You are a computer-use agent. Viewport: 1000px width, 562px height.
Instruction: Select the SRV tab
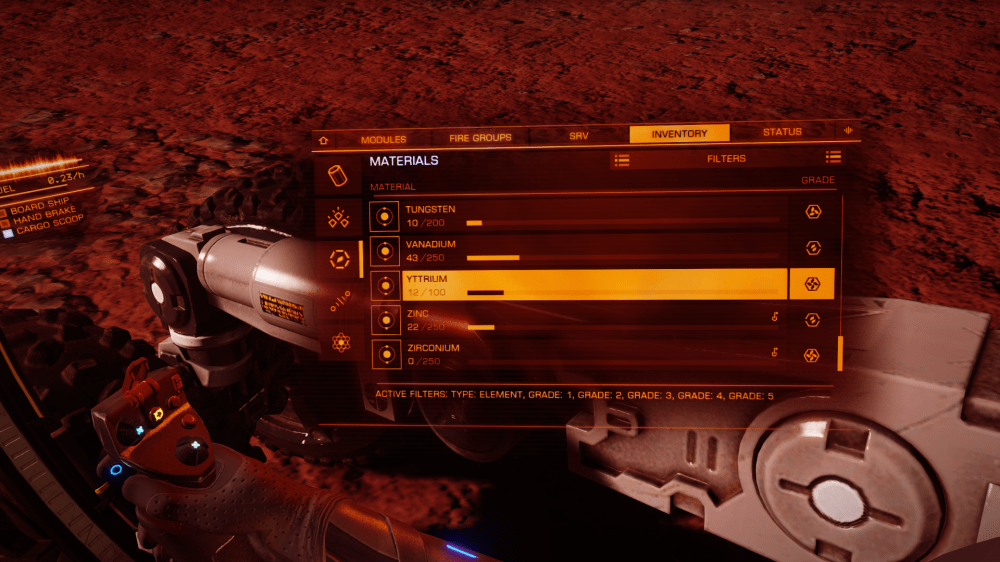(x=579, y=136)
